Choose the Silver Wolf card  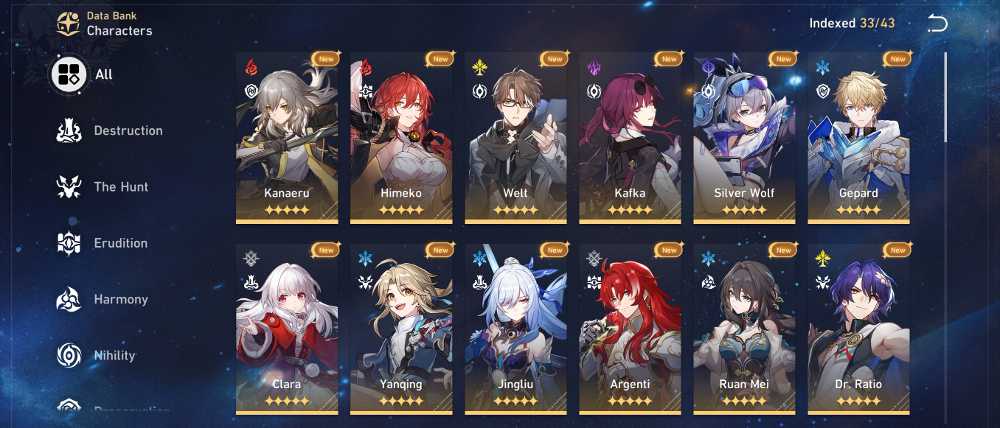click(x=744, y=138)
